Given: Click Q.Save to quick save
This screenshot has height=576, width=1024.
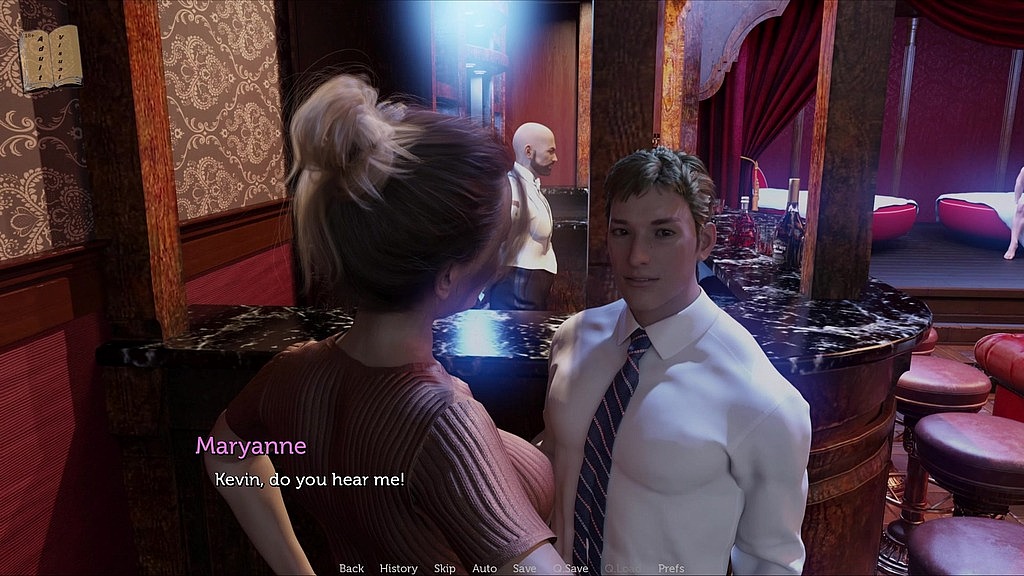Looking at the screenshot, I should pos(570,568).
